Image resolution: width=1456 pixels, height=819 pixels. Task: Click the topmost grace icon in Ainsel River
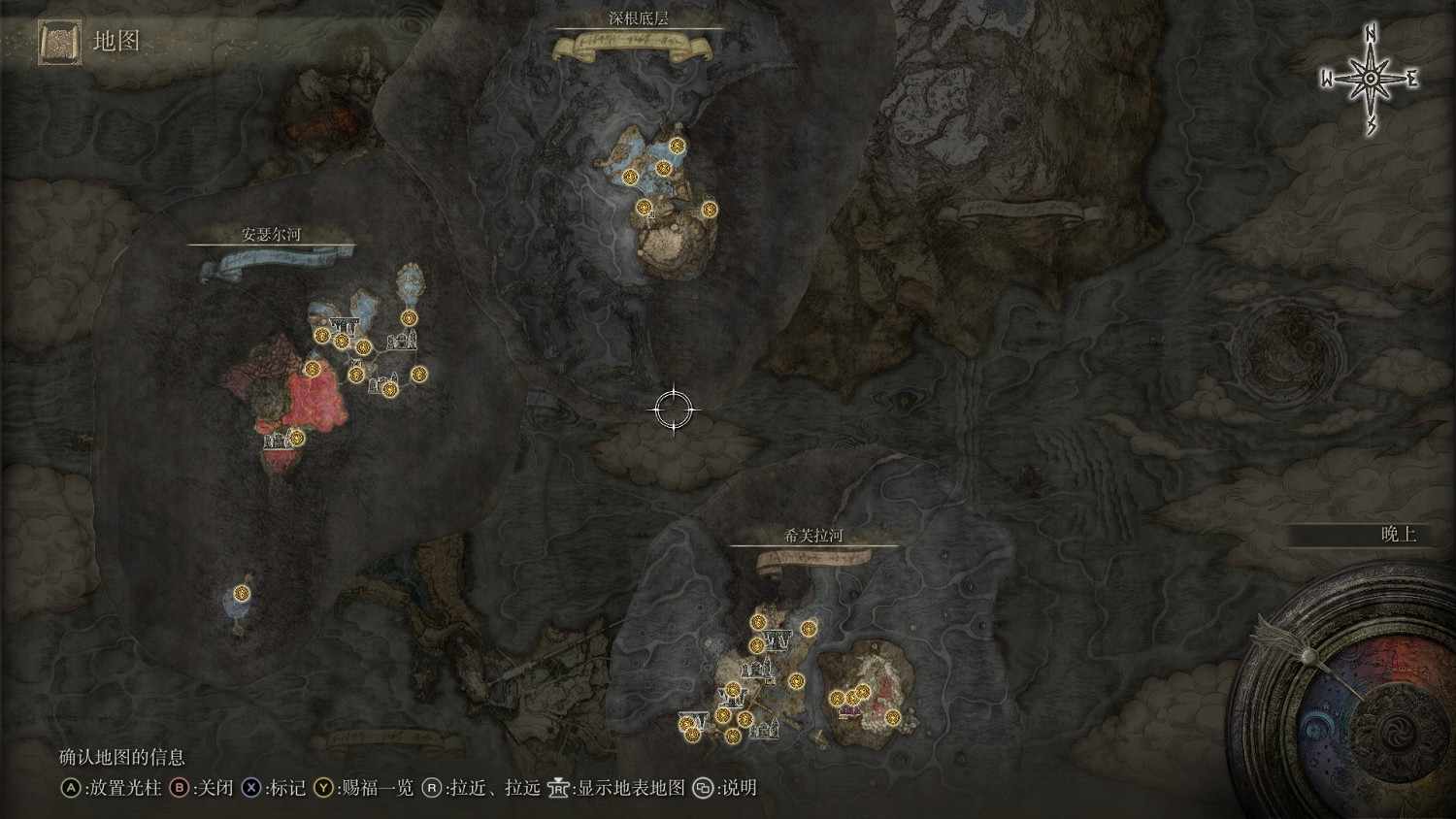tap(408, 317)
